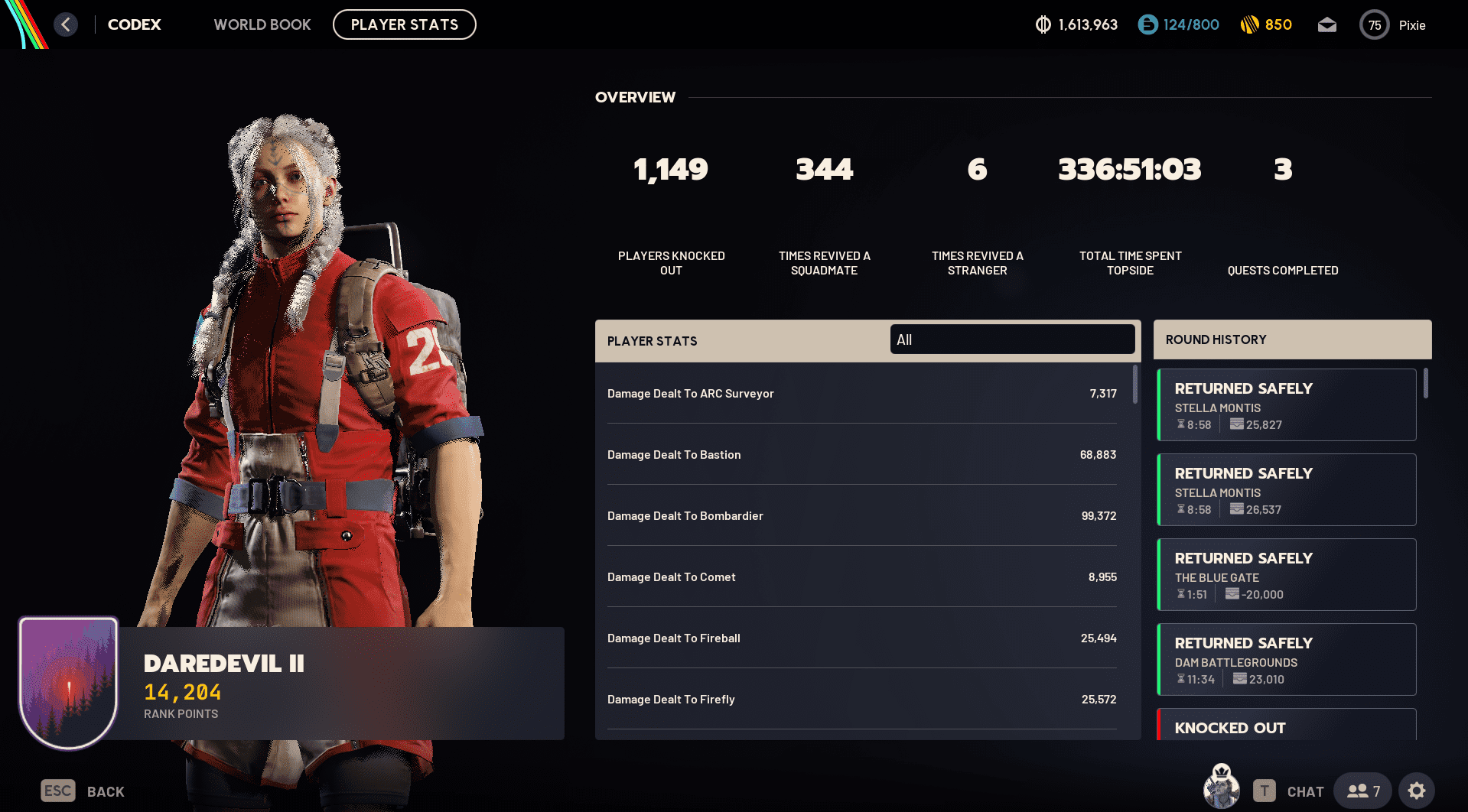Open the currency balance showing 1,613,963
Viewport: 1468px width, 812px height.
1076,24
